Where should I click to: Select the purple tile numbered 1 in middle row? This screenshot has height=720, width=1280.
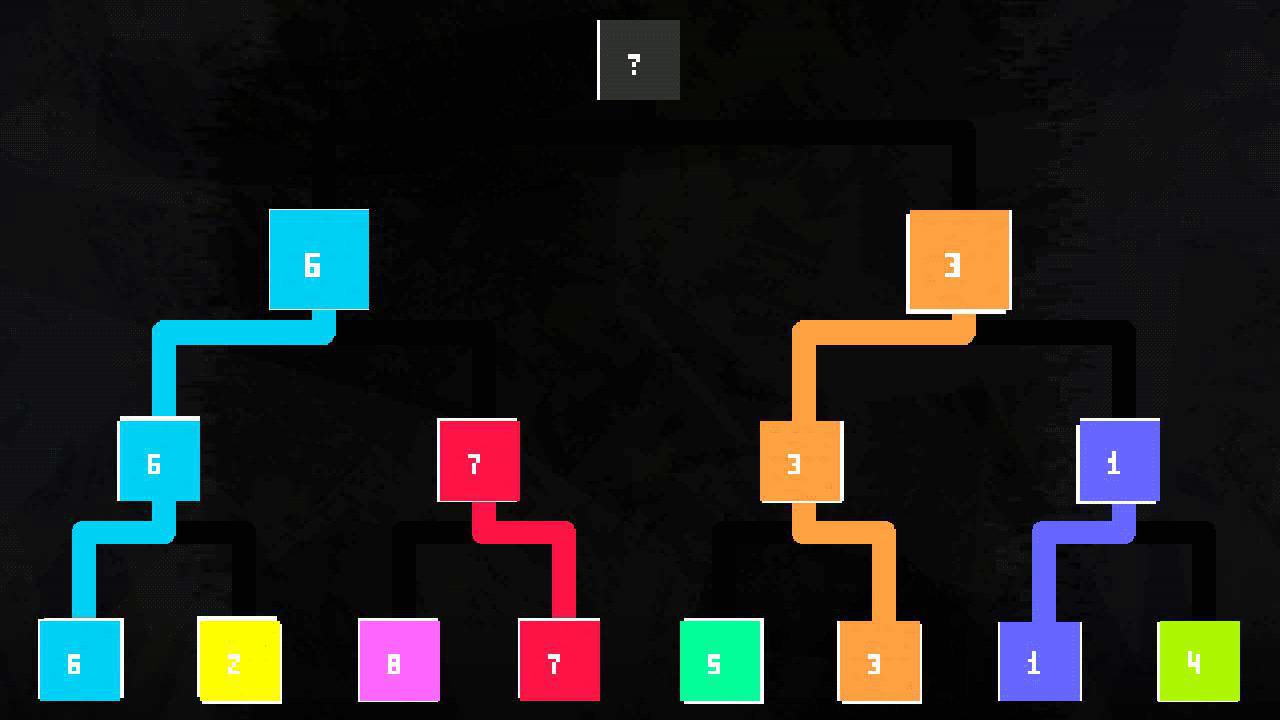[1118, 460]
